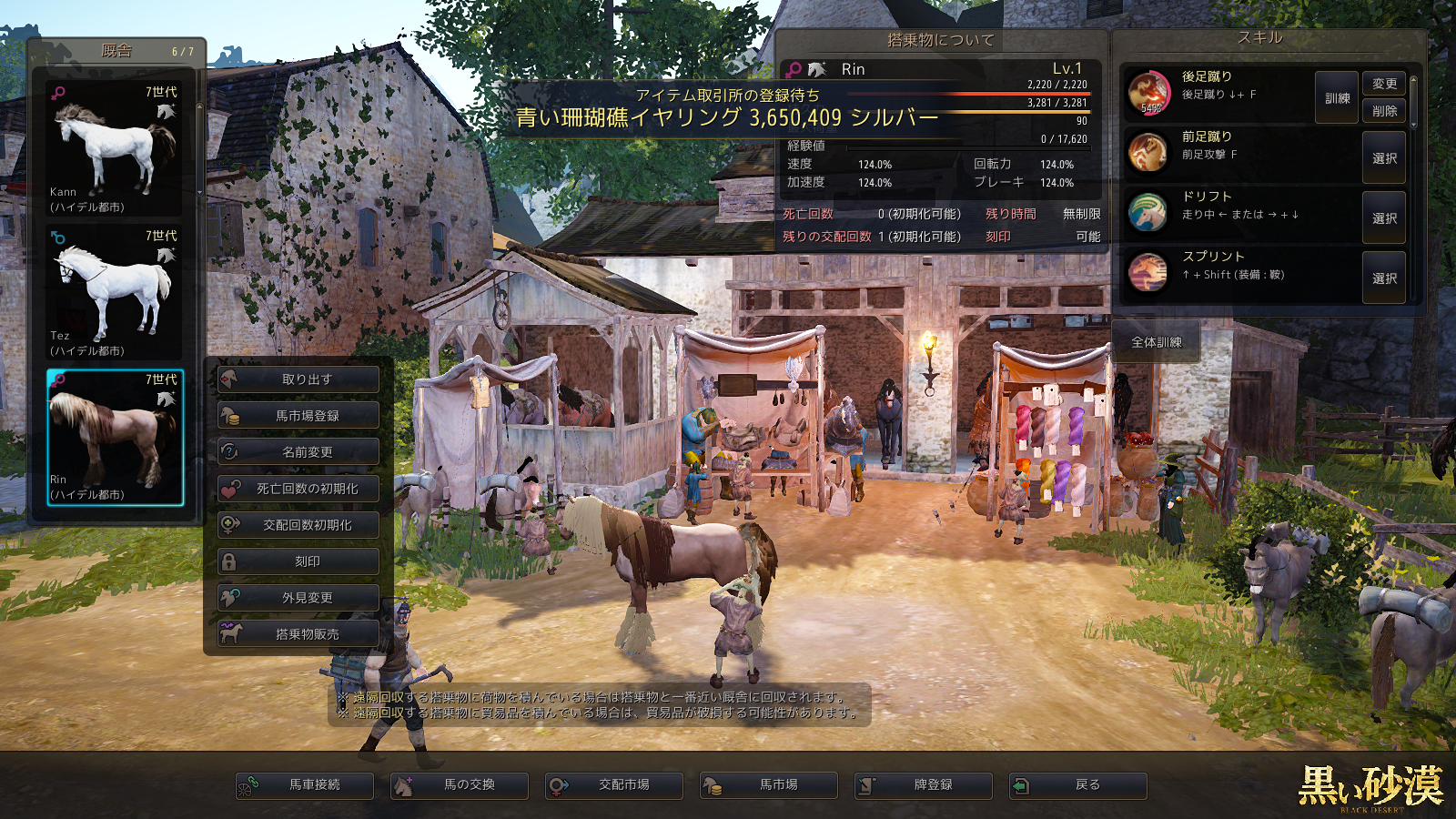This screenshot has height=819, width=1456.
Task: Select 死亡回数の初期化 option
Action: (298, 489)
